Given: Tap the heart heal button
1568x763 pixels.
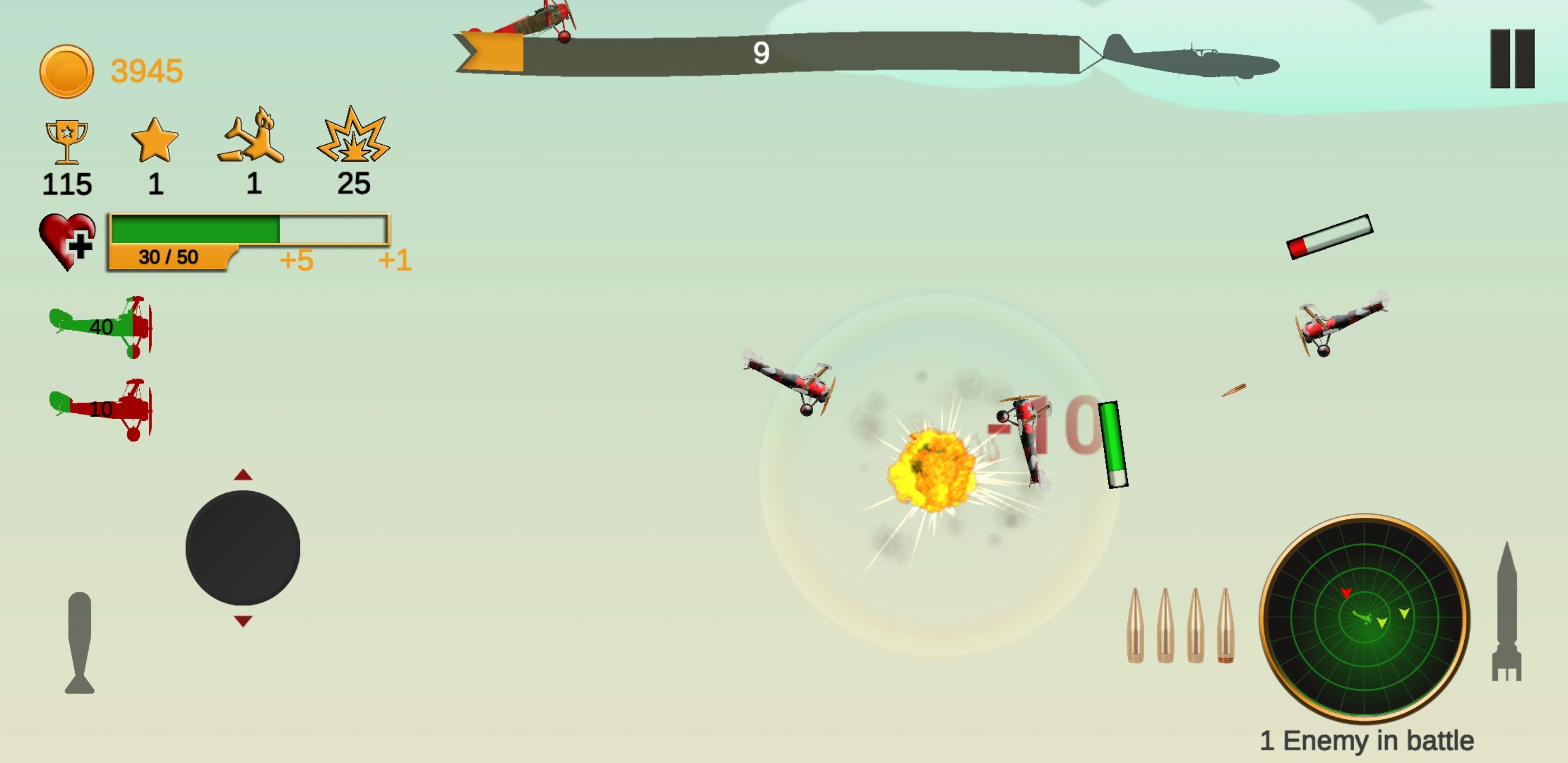Looking at the screenshot, I should [x=67, y=241].
